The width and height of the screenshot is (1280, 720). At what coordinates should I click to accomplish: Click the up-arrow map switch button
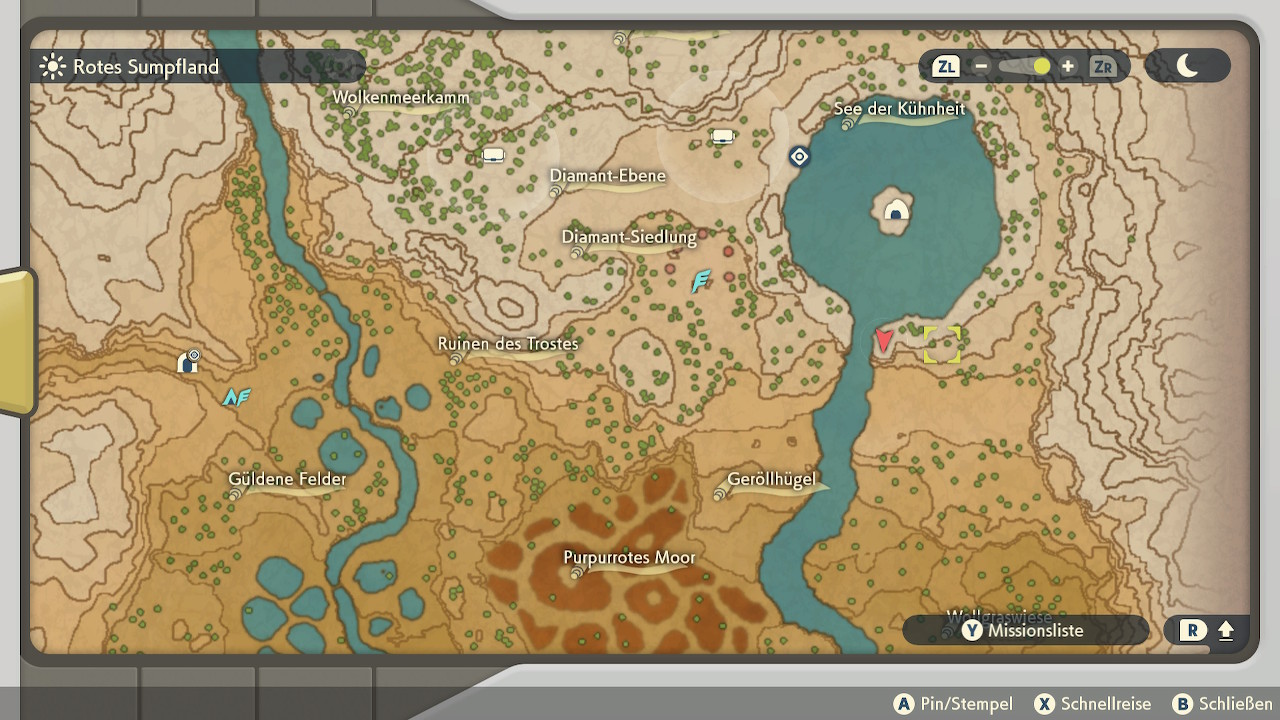coord(1208,630)
